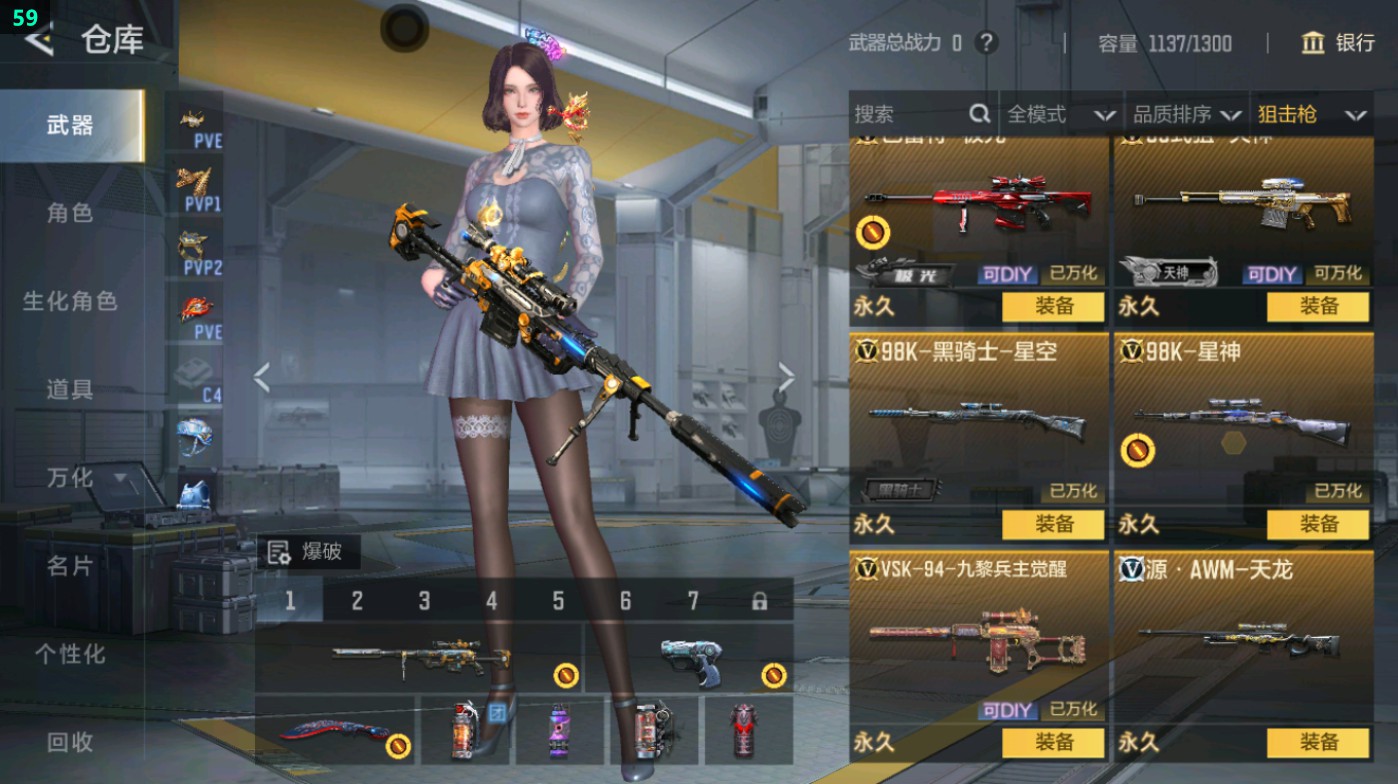
Task: Switch to the 角色 category
Action: [70, 213]
